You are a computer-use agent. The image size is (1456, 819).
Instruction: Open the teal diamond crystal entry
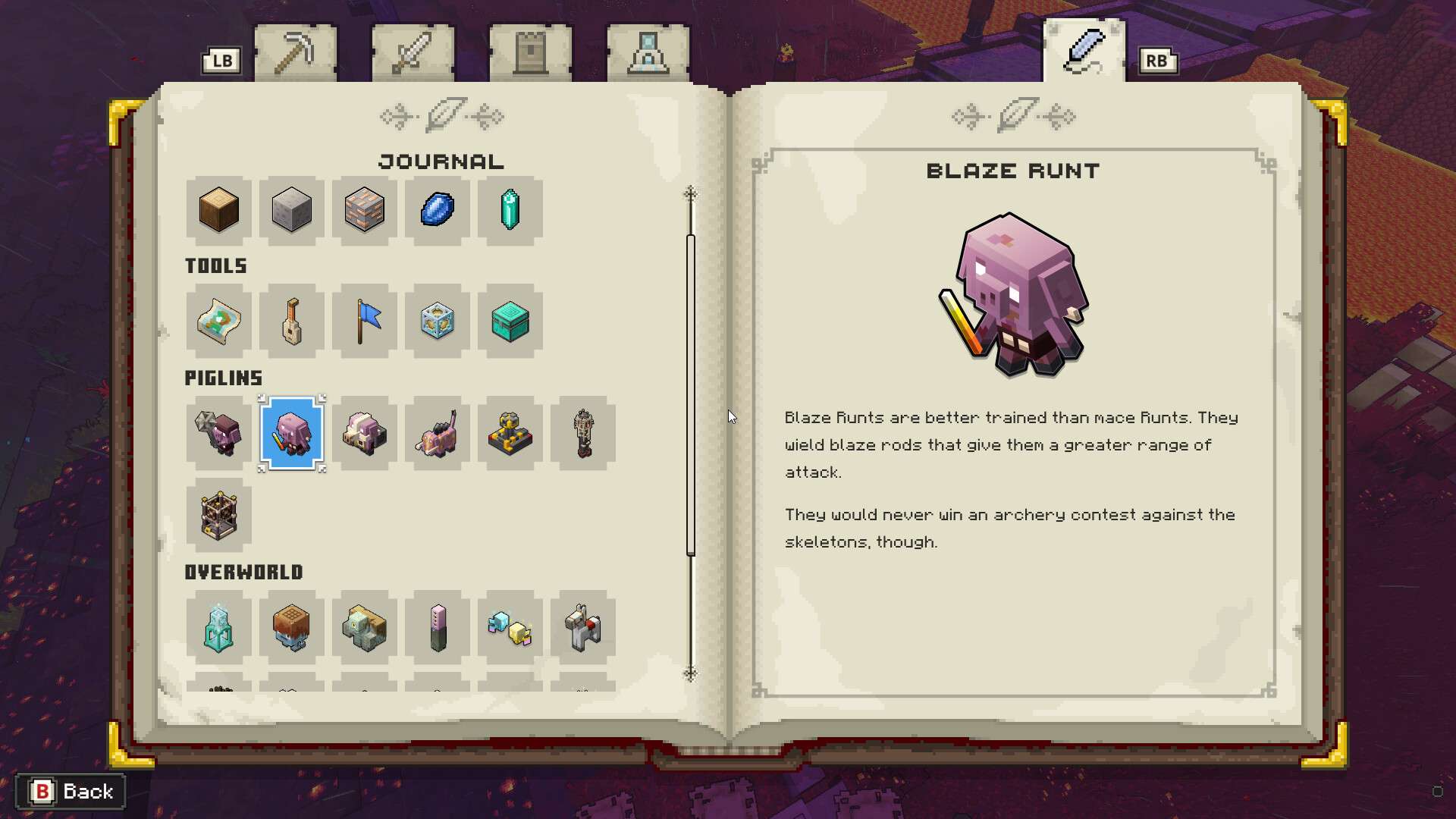point(510,210)
